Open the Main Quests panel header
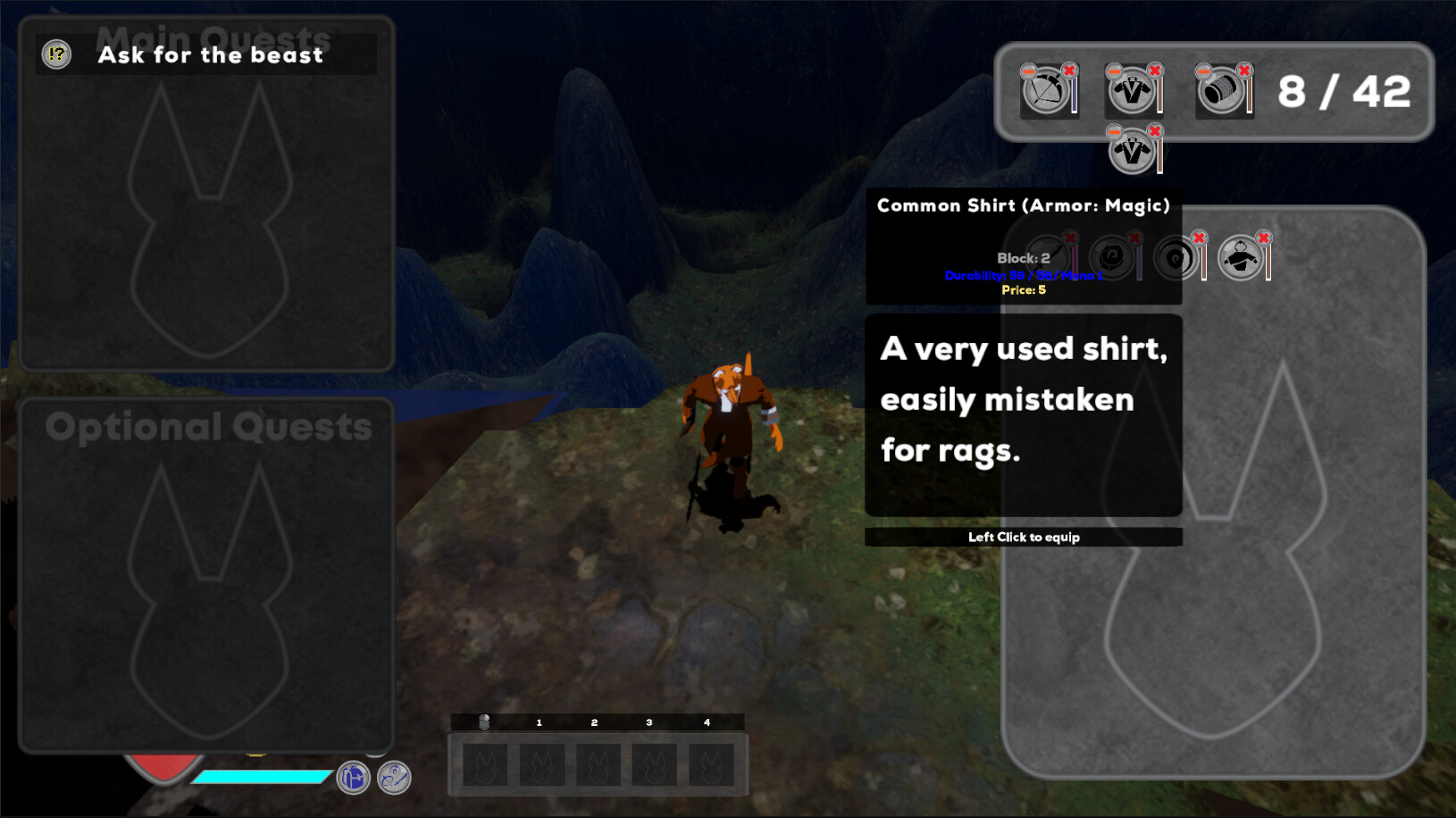1456x818 pixels. (x=214, y=38)
